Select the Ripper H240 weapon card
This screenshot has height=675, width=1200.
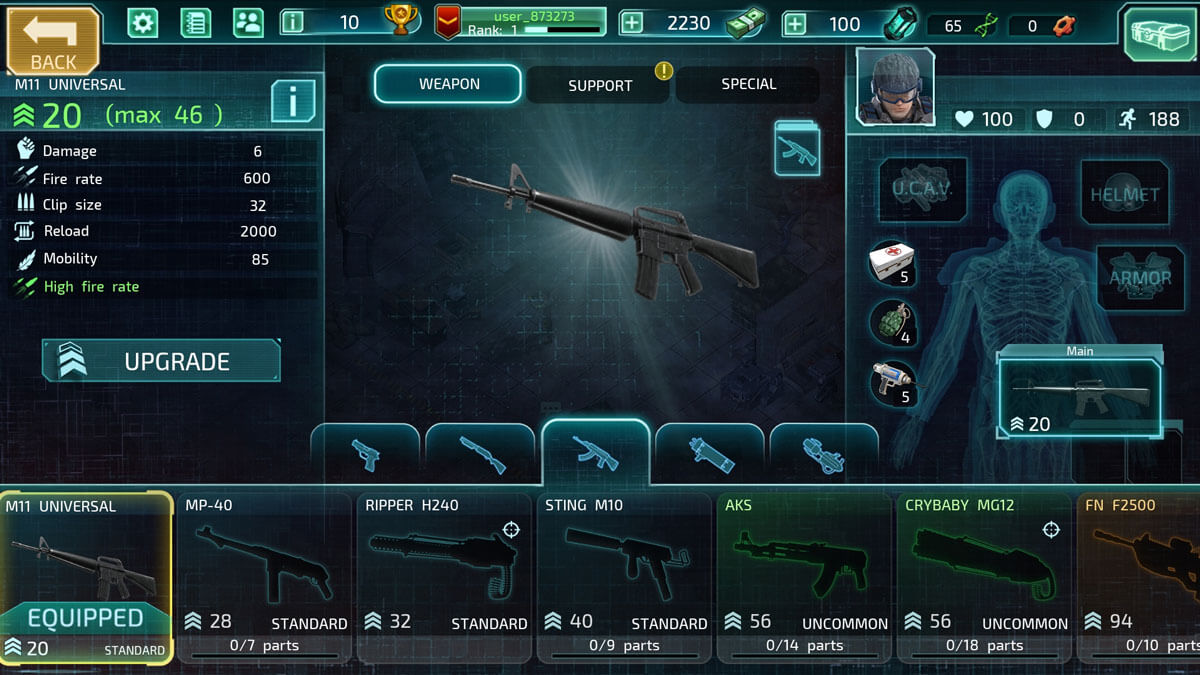(445, 577)
